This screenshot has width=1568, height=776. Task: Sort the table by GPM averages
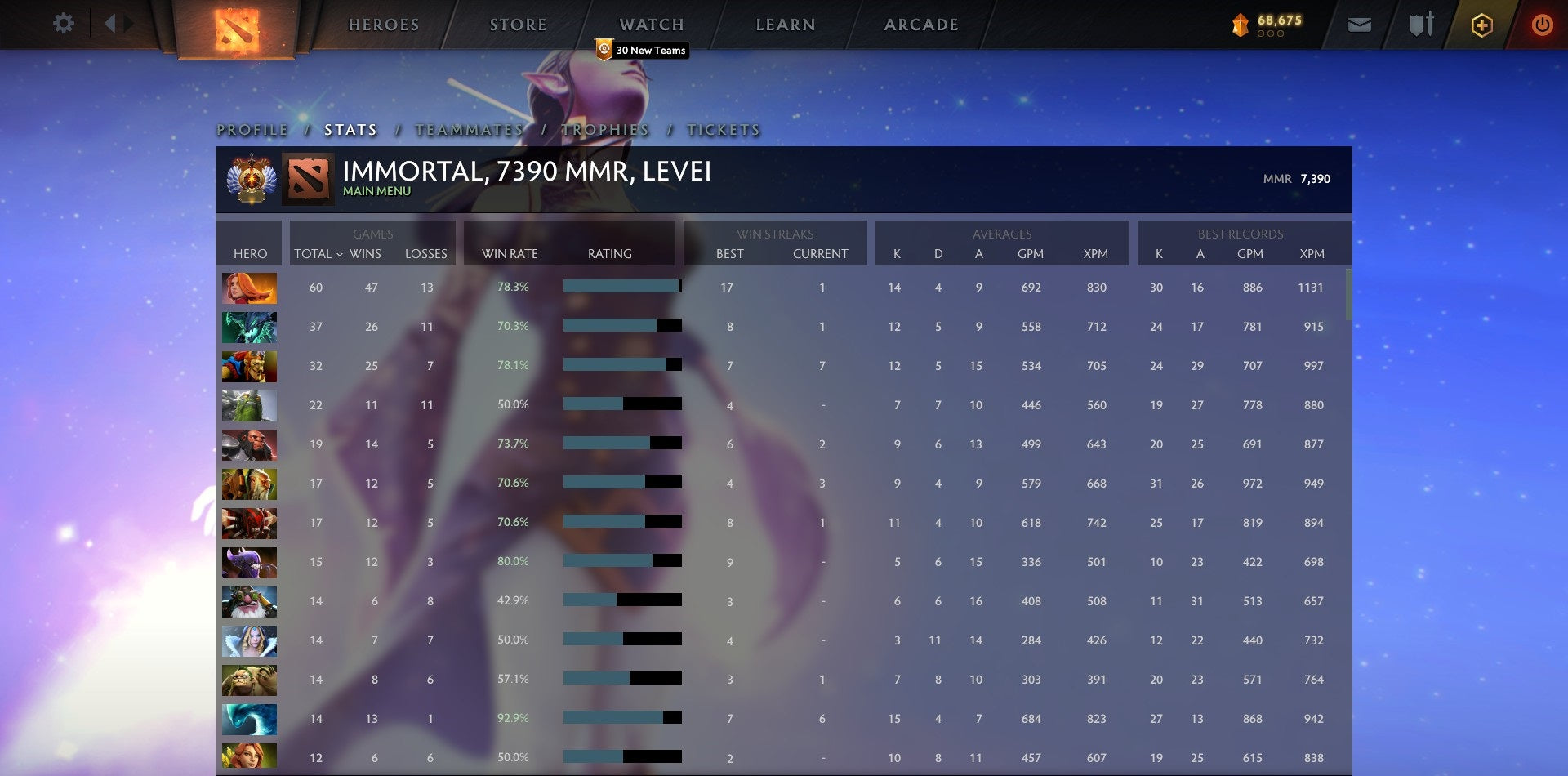click(1031, 254)
